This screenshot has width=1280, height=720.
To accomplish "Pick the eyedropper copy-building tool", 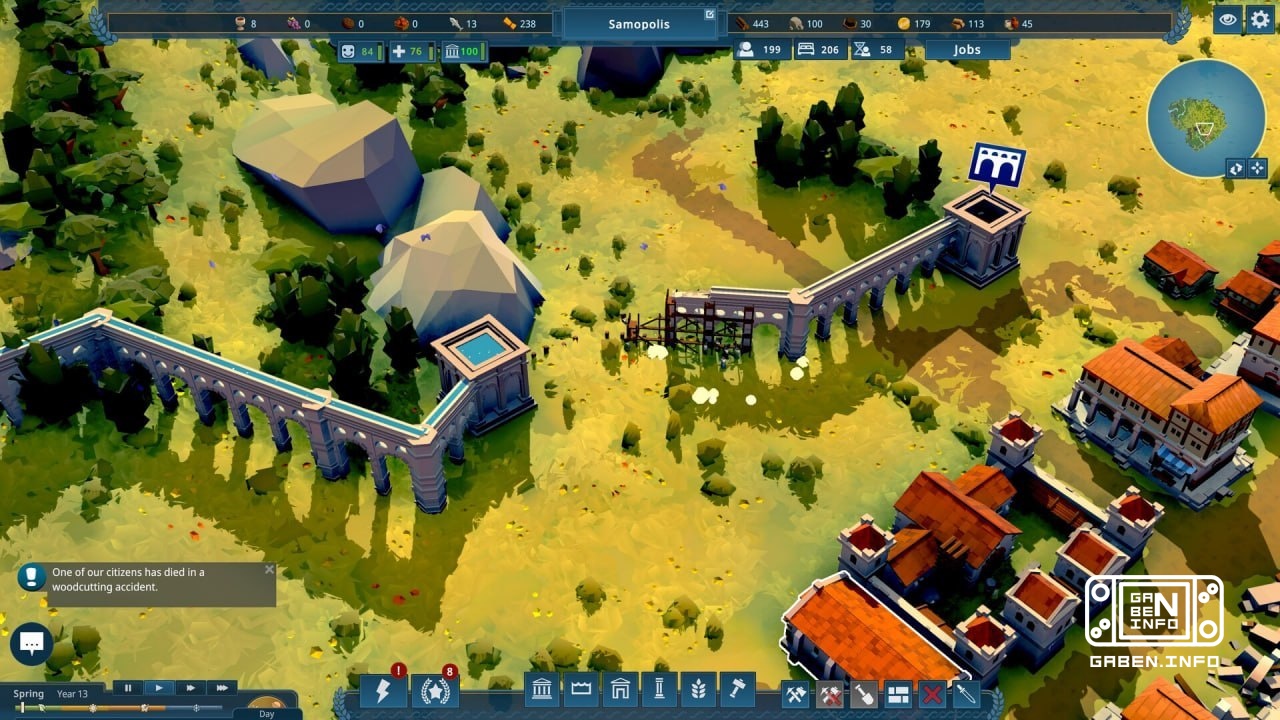I will point(965,694).
